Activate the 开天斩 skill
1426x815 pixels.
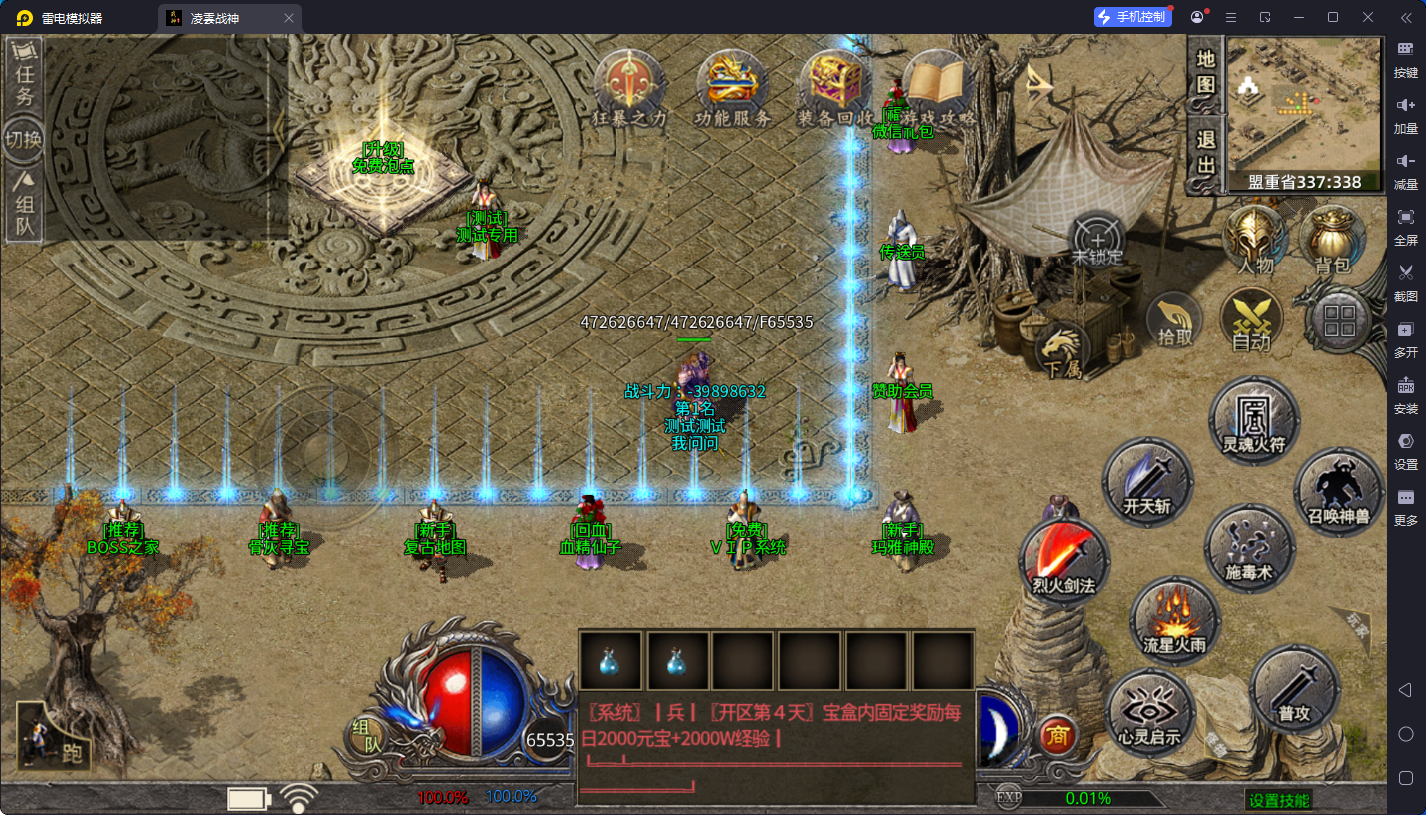click(x=1147, y=483)
